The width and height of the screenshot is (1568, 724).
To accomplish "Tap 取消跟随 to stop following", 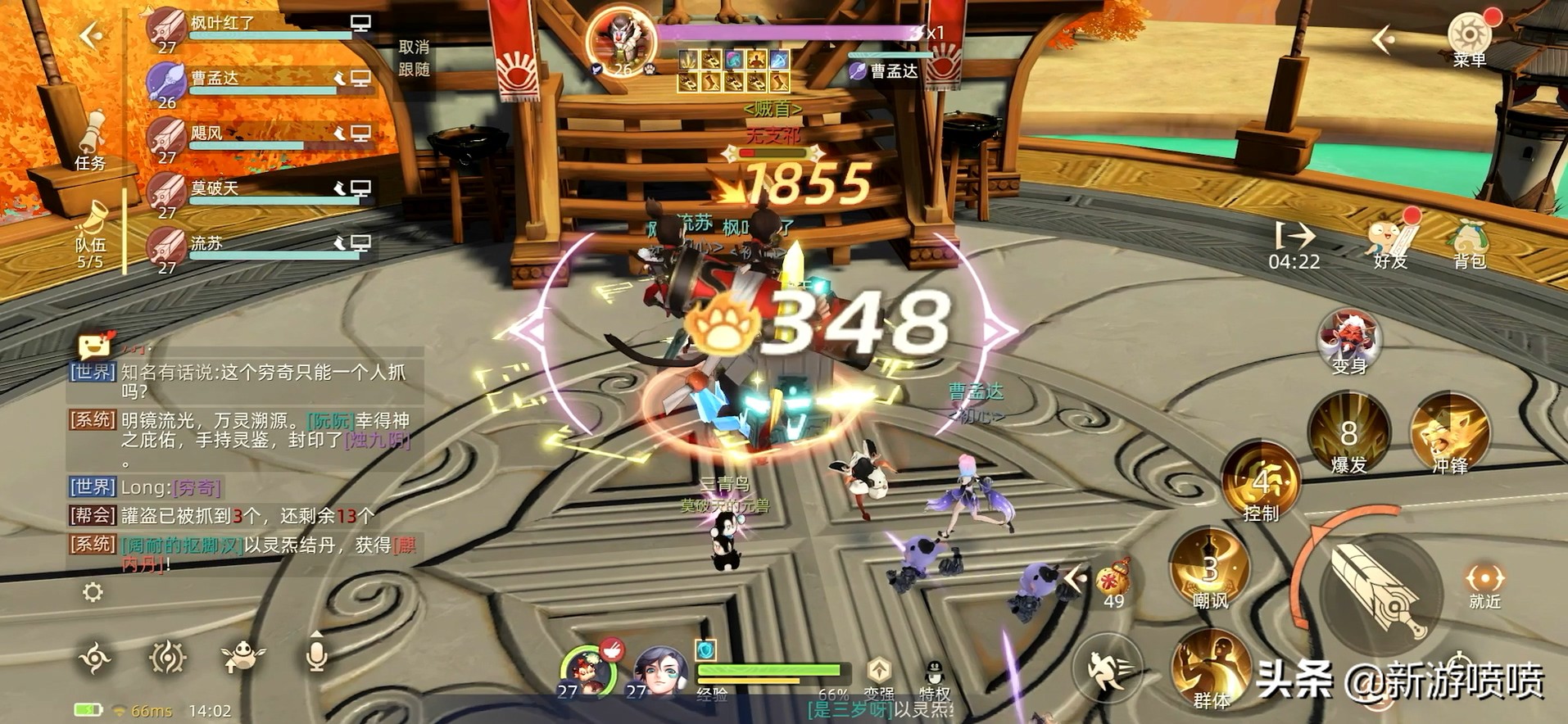I will tap(414, 58).
